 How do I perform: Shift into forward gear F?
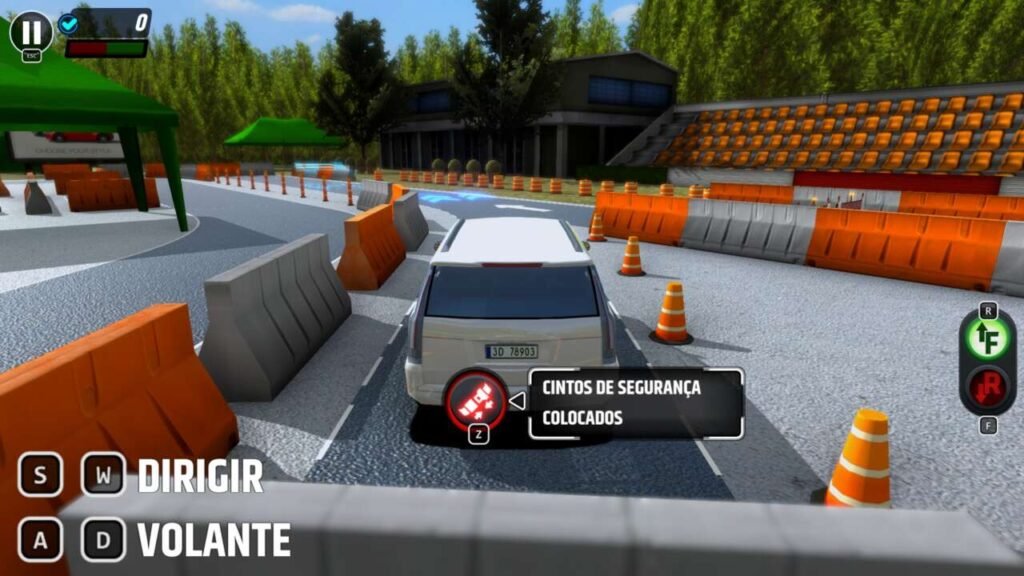point(987,339)
